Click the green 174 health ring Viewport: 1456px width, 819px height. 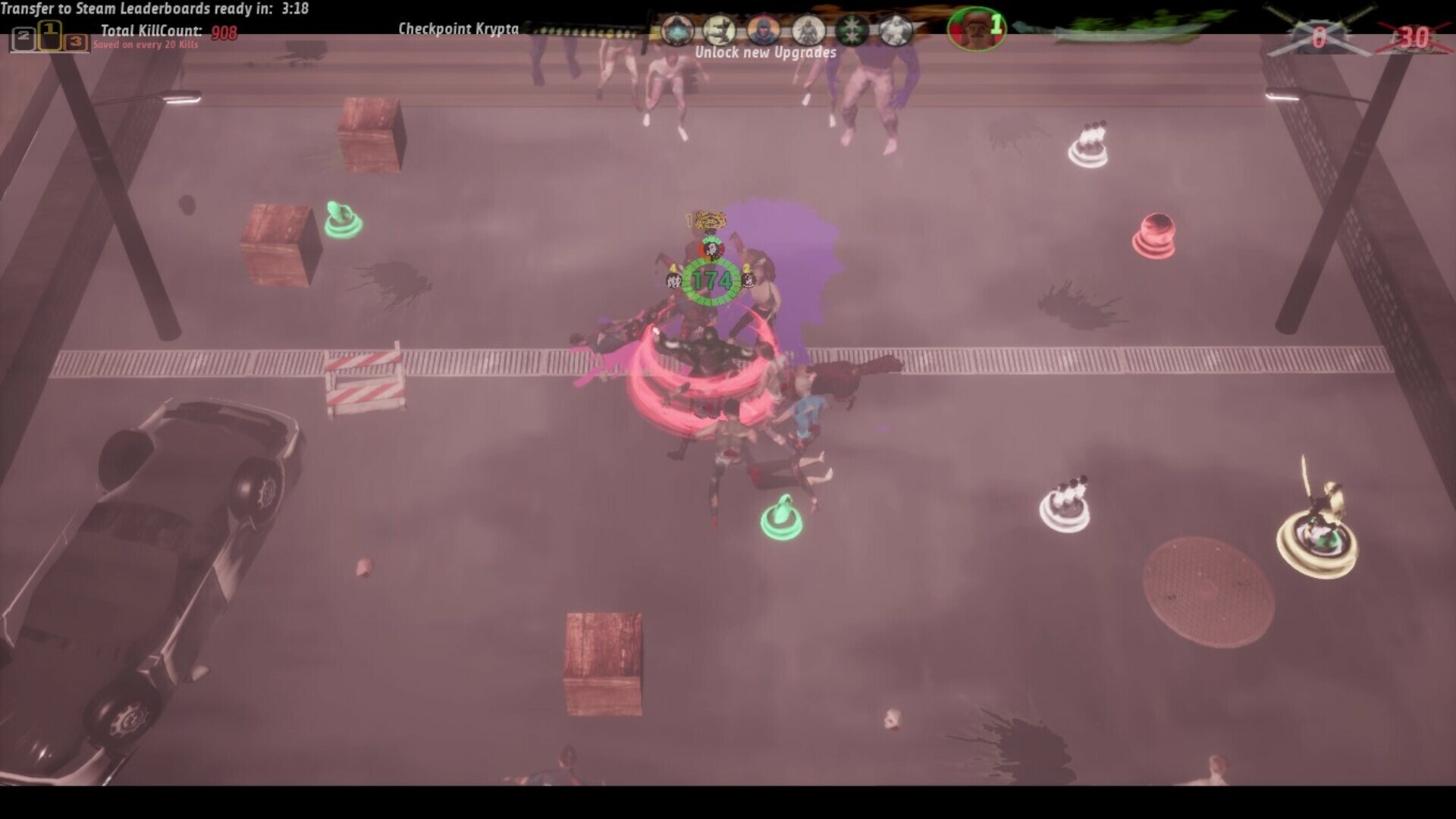click(x=711, y=279)
